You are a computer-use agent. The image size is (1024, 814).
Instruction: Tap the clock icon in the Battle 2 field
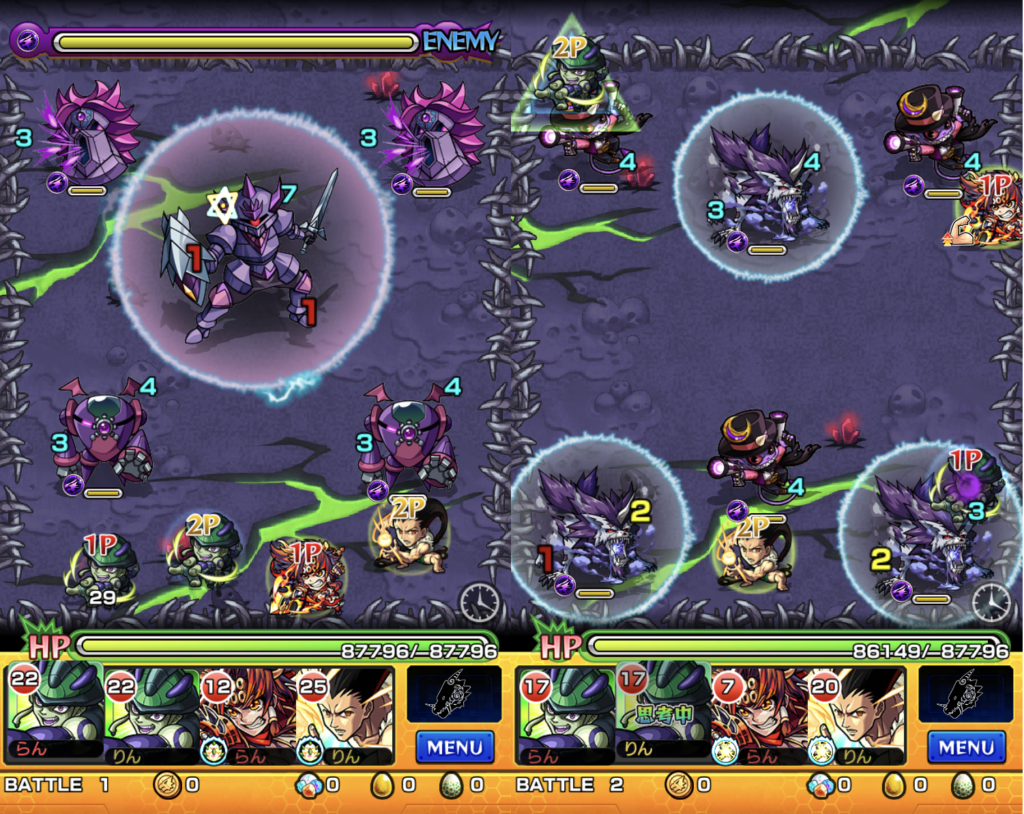991,601
